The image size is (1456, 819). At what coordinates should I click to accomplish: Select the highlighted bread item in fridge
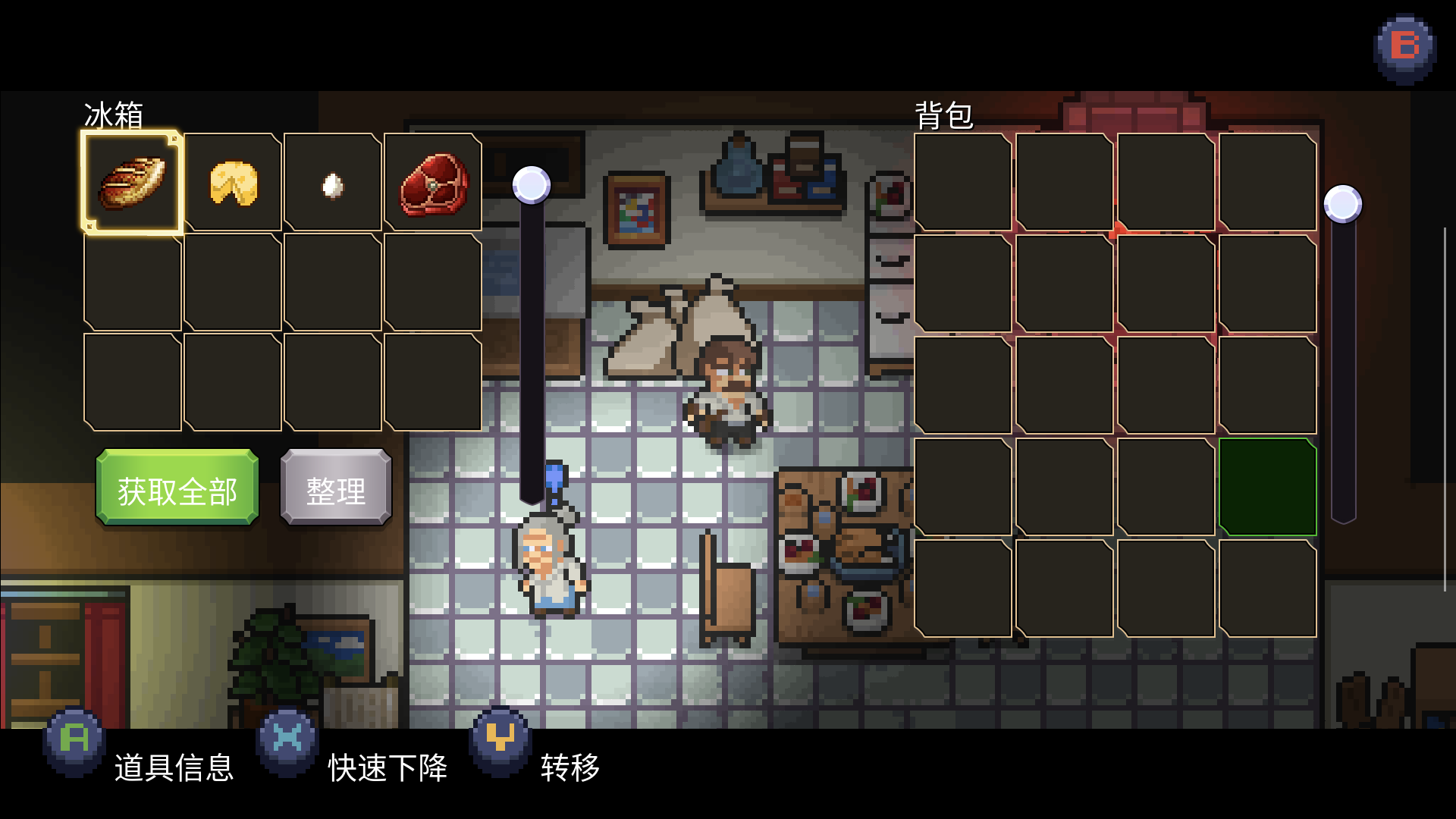[132, 182]
